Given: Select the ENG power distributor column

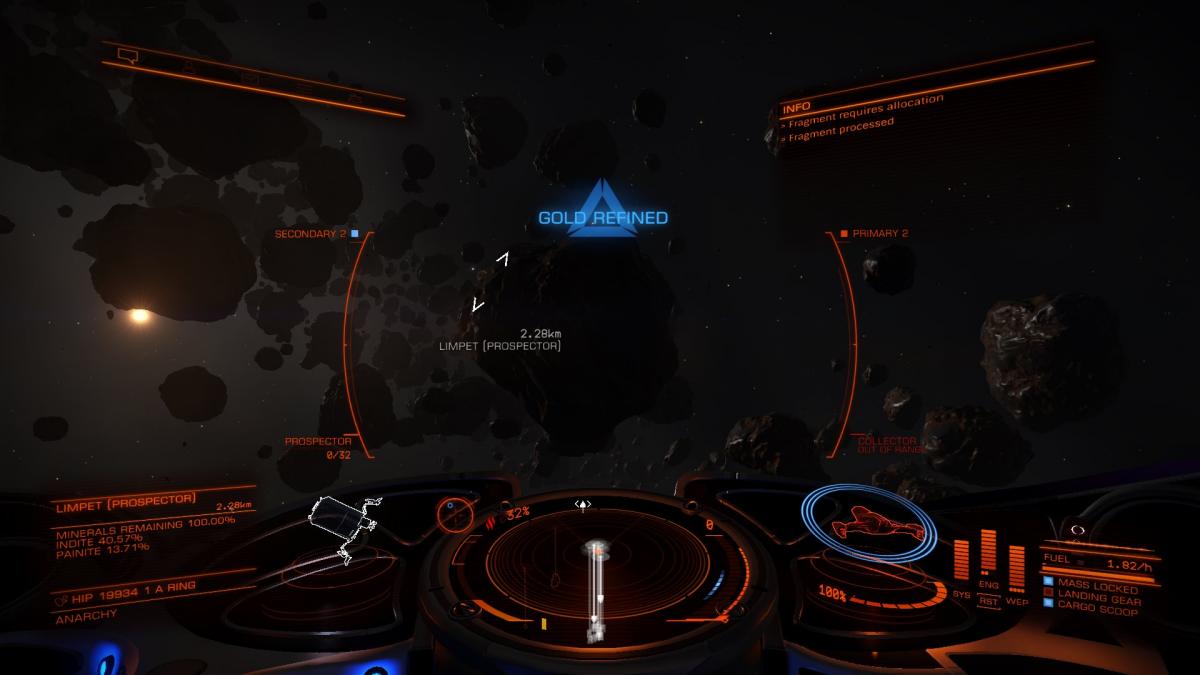Looking at the screenshot, I should tap(989, 560).
